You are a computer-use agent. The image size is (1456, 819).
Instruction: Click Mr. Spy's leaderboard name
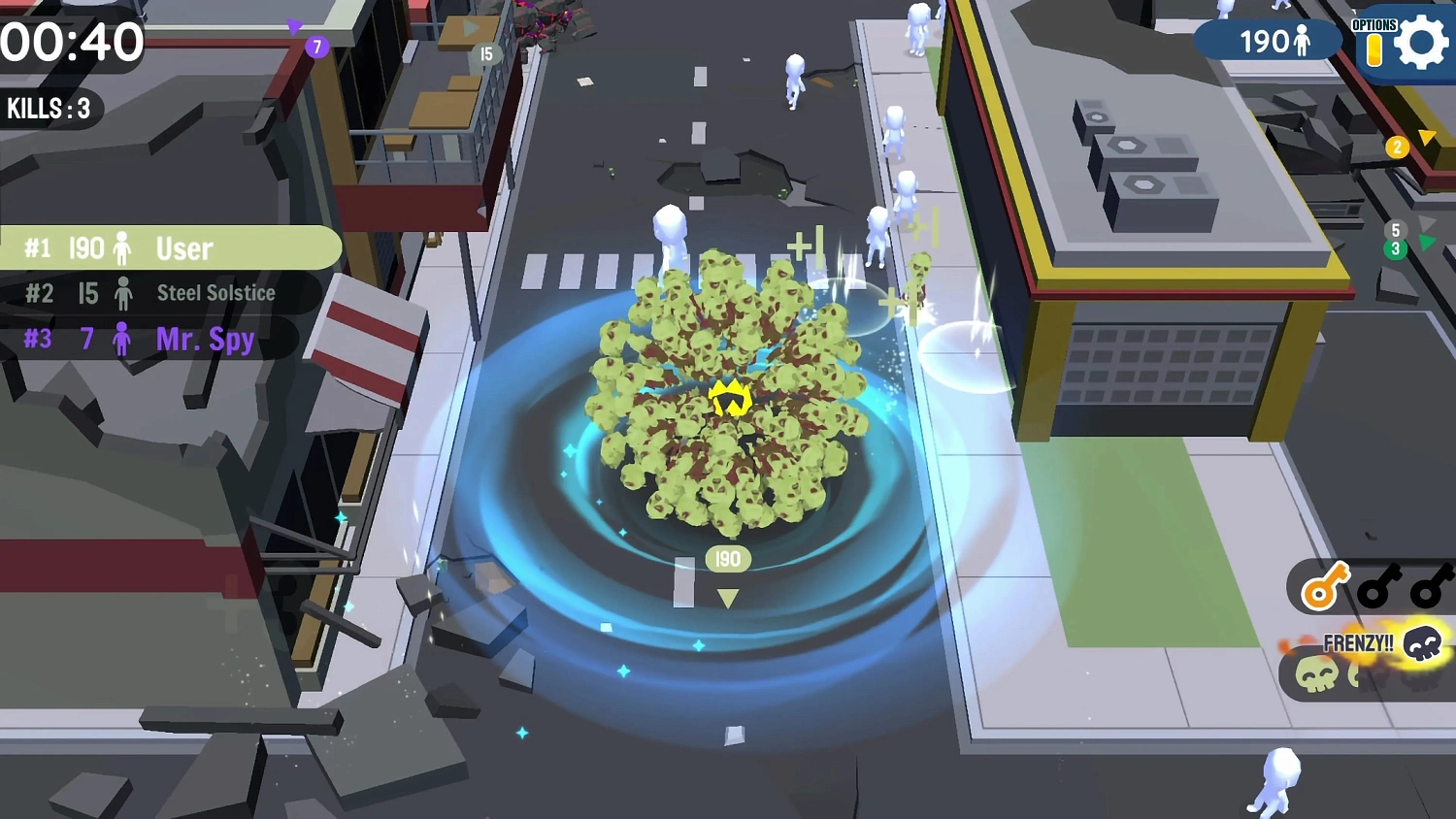click(205, 339)
